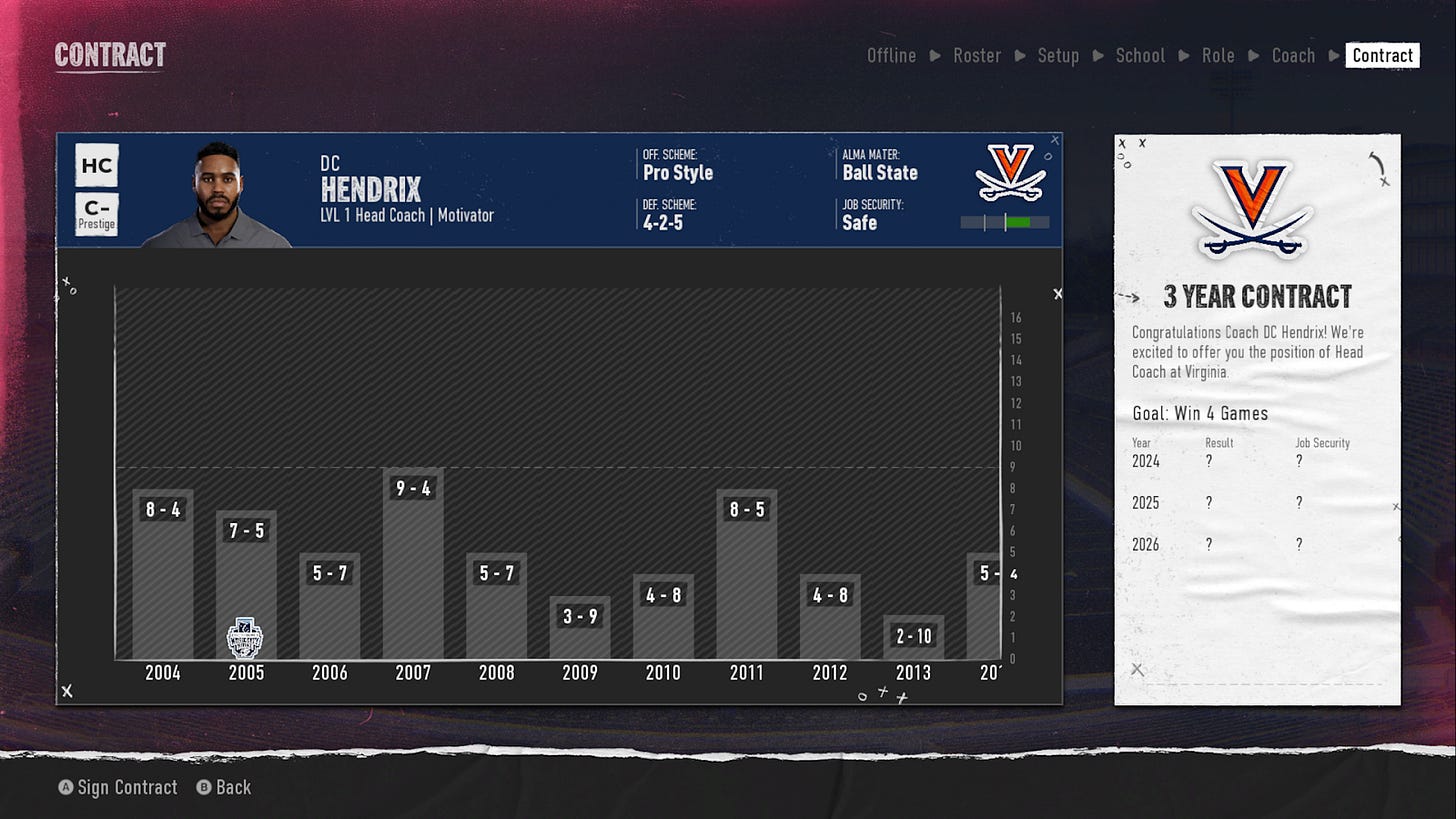
Task: Click the Job Security progress bar
Action: [1004, 223]
